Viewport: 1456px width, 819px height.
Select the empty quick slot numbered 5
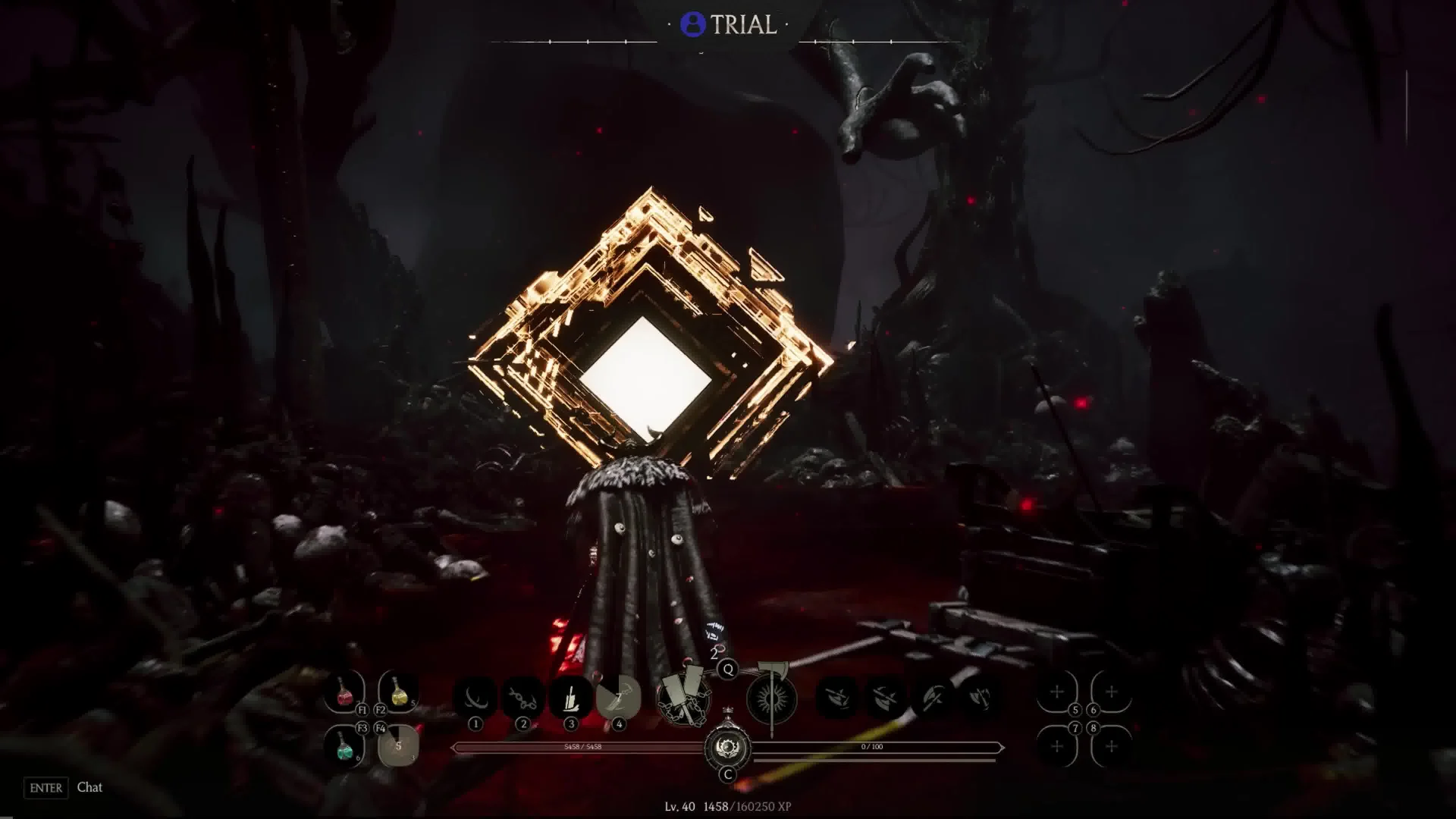click(x=1056, y=692)
